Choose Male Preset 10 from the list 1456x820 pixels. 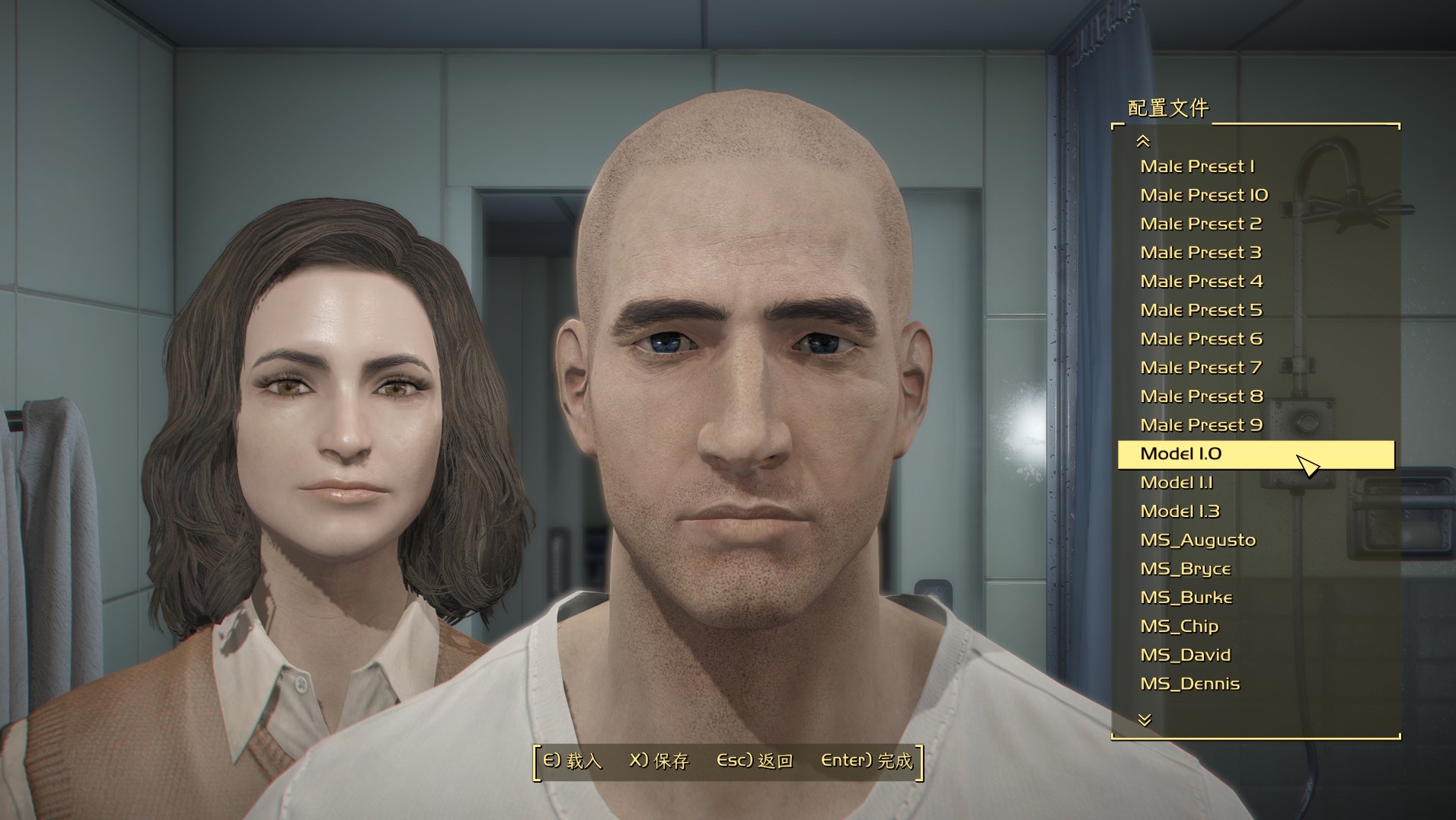tap(1204, 195)
